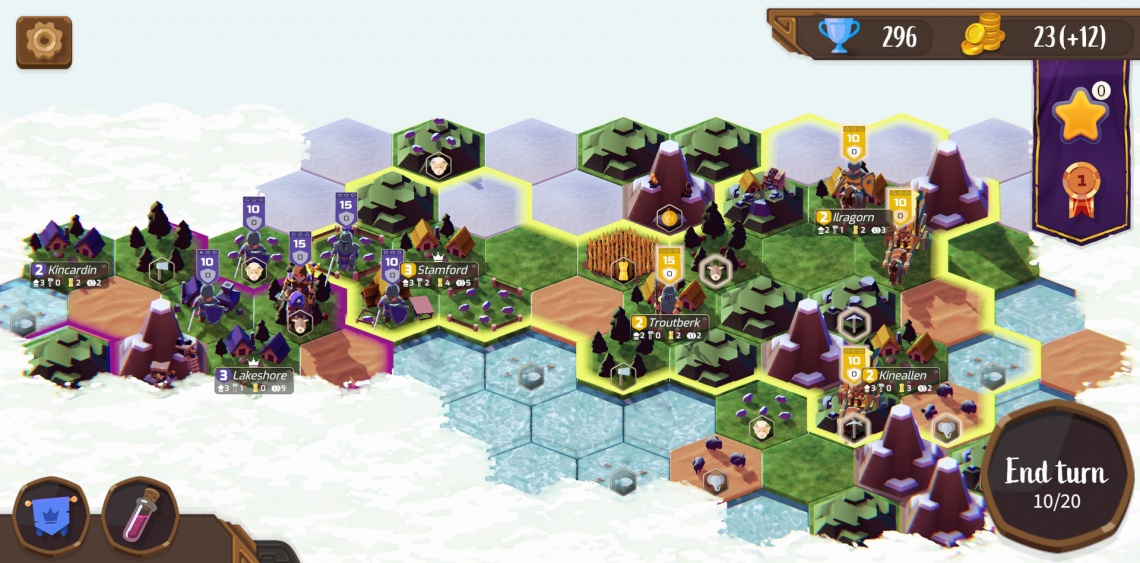The width and height of the screenshot is (1140, 563).
Task: Open the star and medal banner
Action: 1080,150
